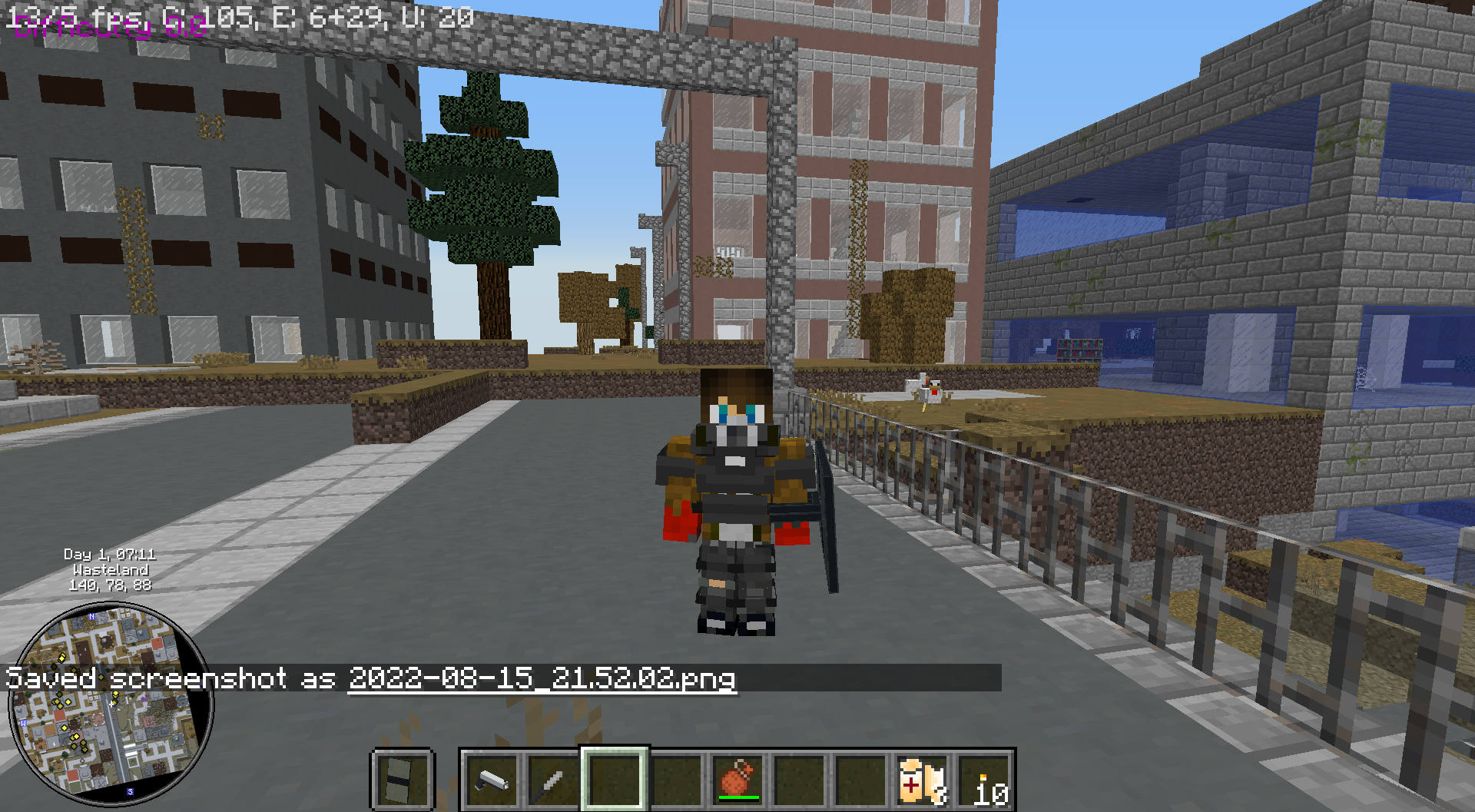Click the Day 1, 07:11 time label
Image resolution: width=1475 pixels, height=812 pixels.
pyautogui.click(x=108, y=555)
